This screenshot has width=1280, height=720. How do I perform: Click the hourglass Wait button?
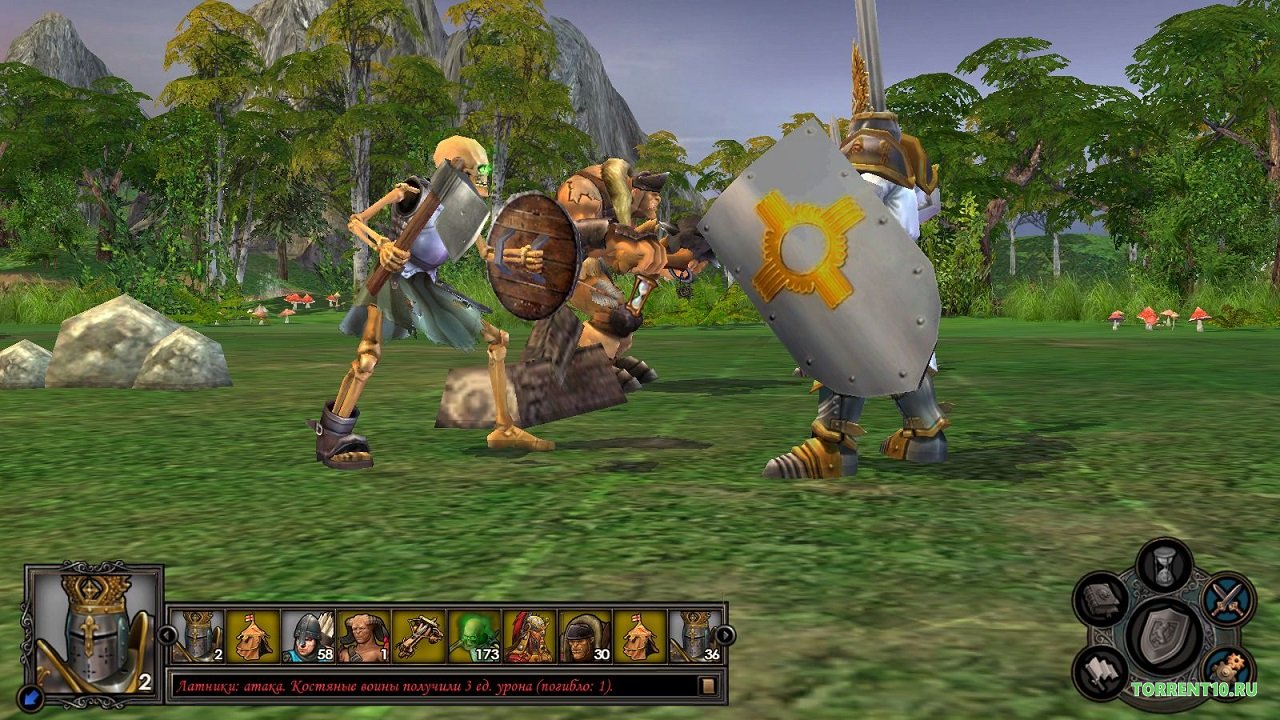point(1165,567)
